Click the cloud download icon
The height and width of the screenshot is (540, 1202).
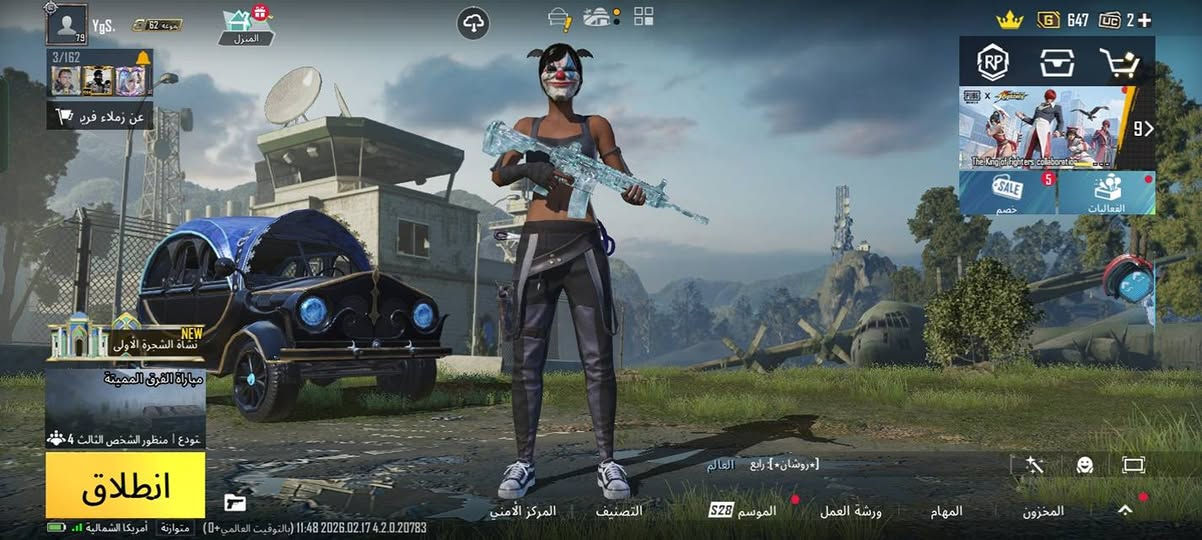pos(473,23)
